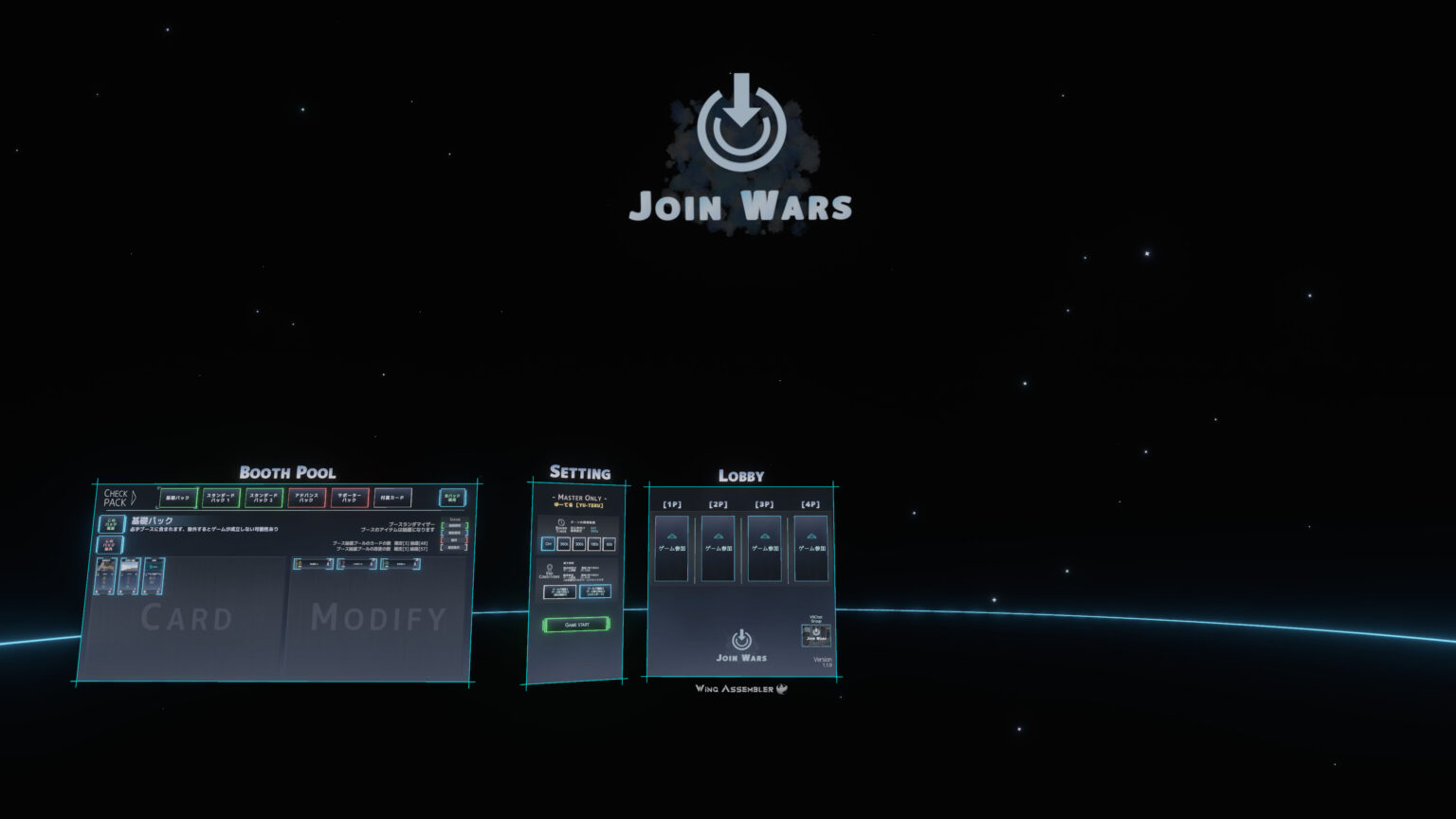This screenshot has height=819, width=1456.
Task: Click the upload arrow icon in slot [1P]
Action: (671, 536)
